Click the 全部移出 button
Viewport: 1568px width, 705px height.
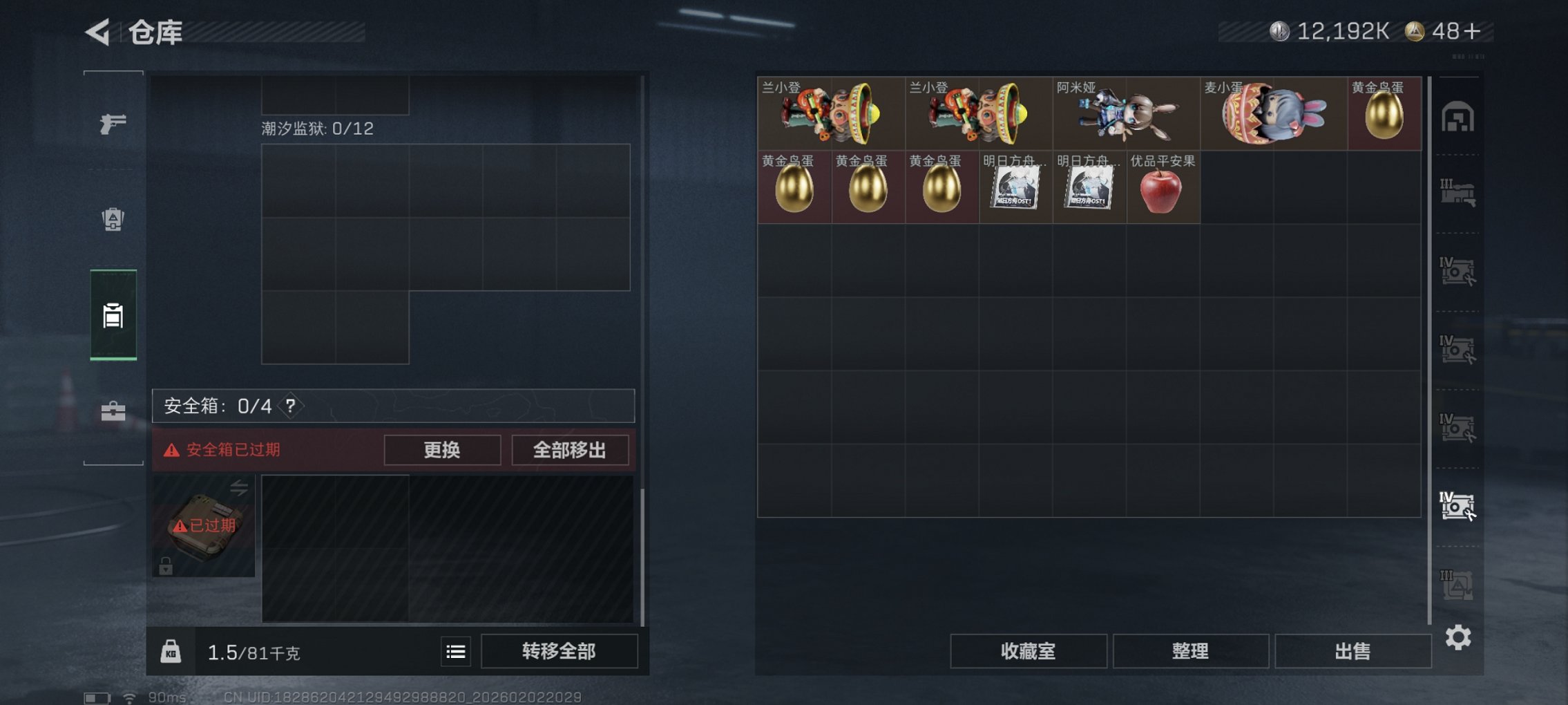click(x=568, y=450)
